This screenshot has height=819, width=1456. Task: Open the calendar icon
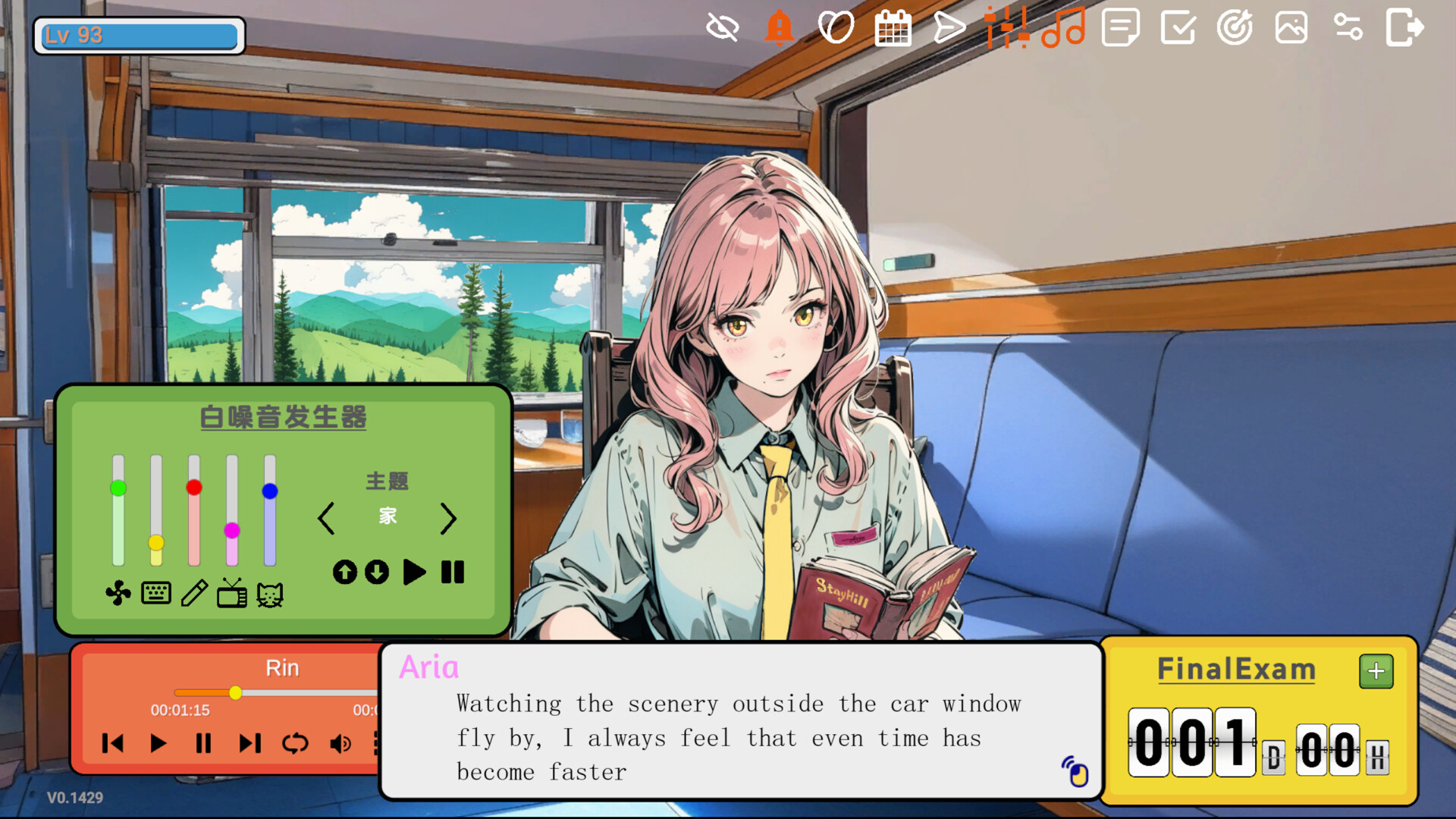[893, 27]
